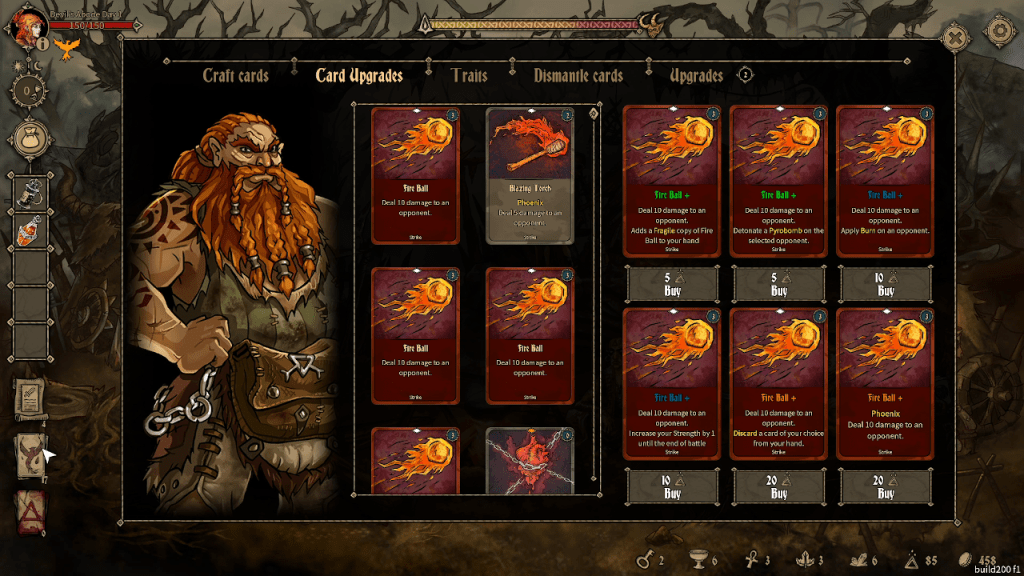Close the card upgrades window
1024x576 pixels.
tap(957, 38)
